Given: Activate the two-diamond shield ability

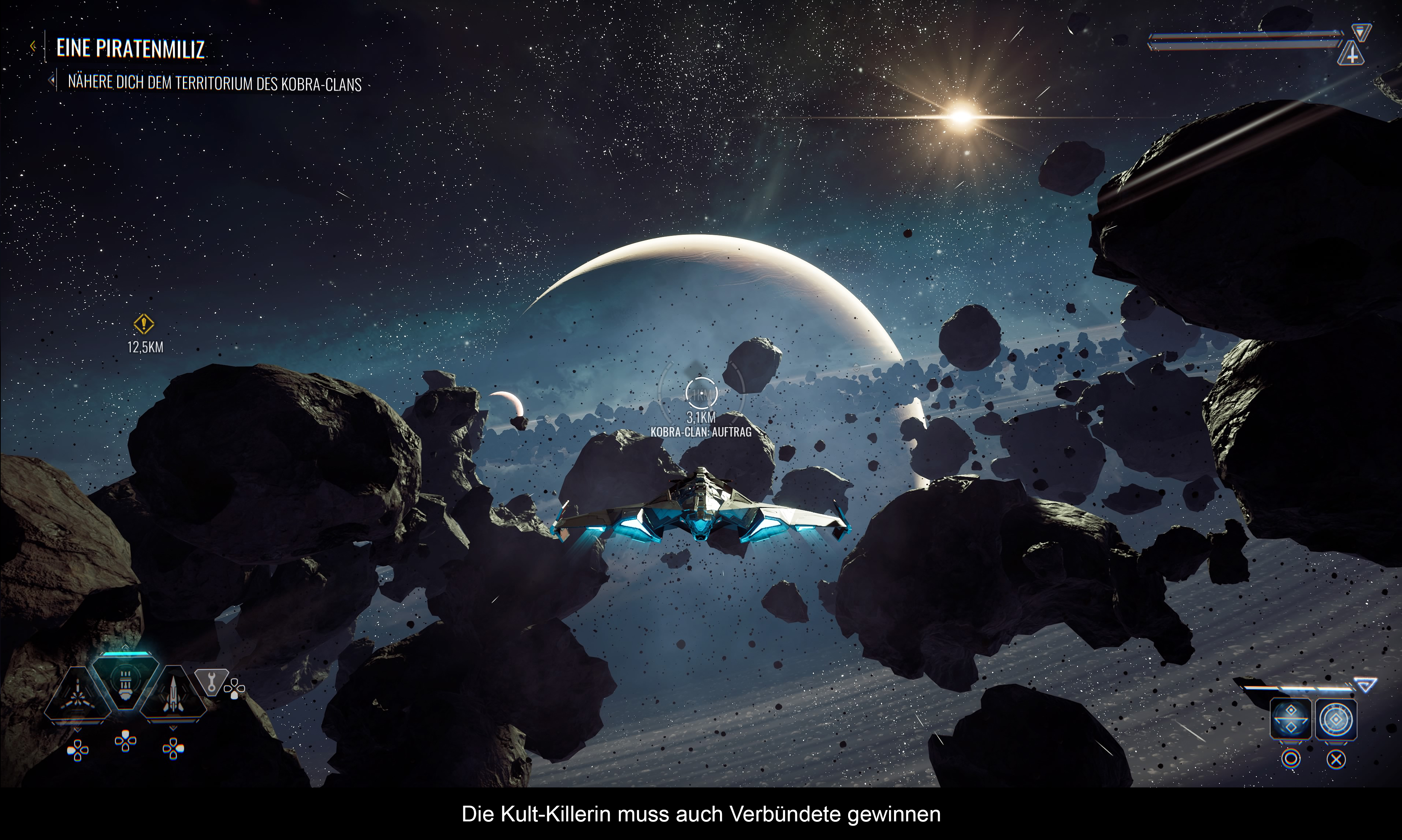Looking at the screenshot, I should 1291,720.
